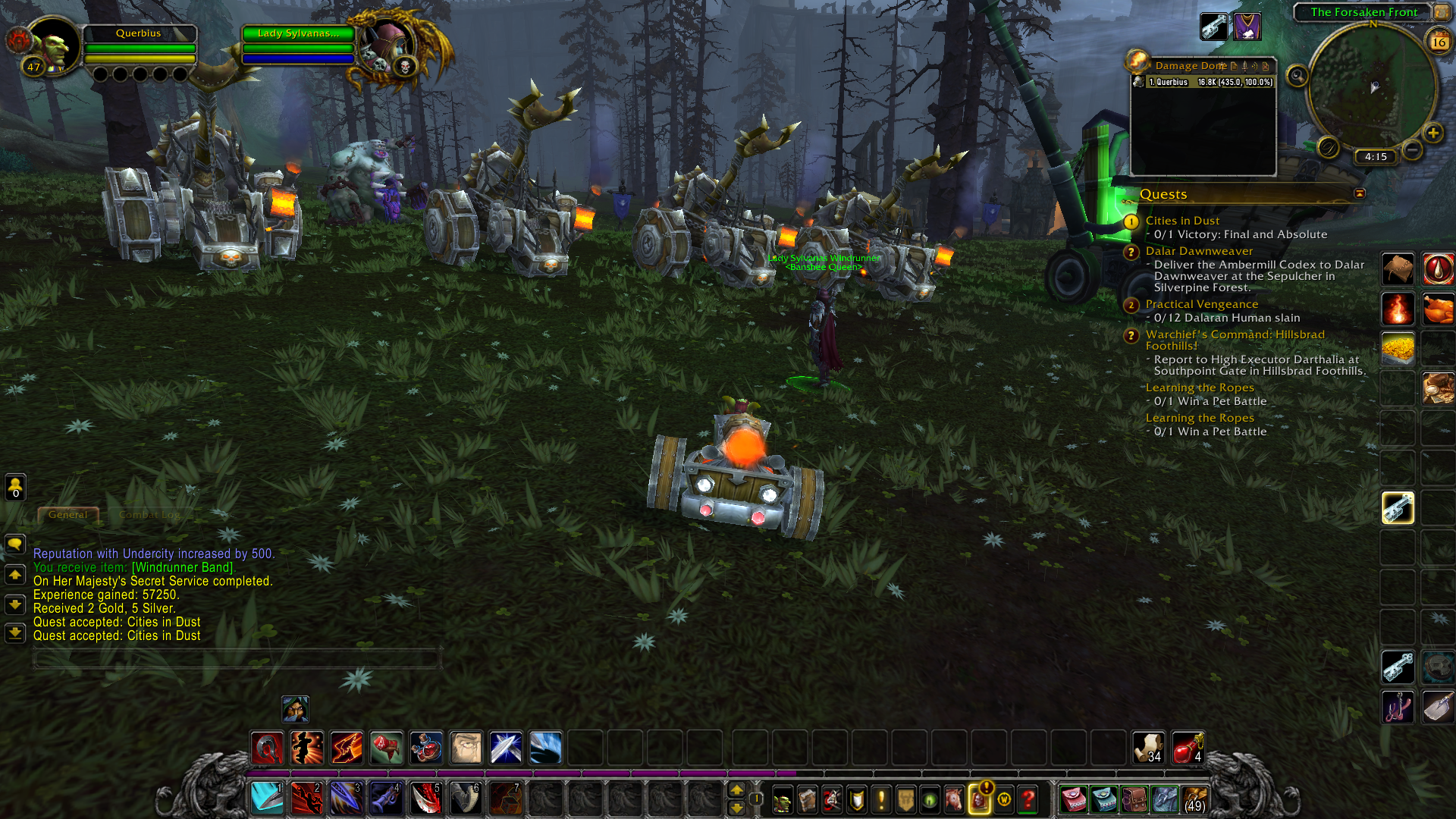Click the red question mark help button
This screenshot has height=819, width=1456.
(1028, 799)
